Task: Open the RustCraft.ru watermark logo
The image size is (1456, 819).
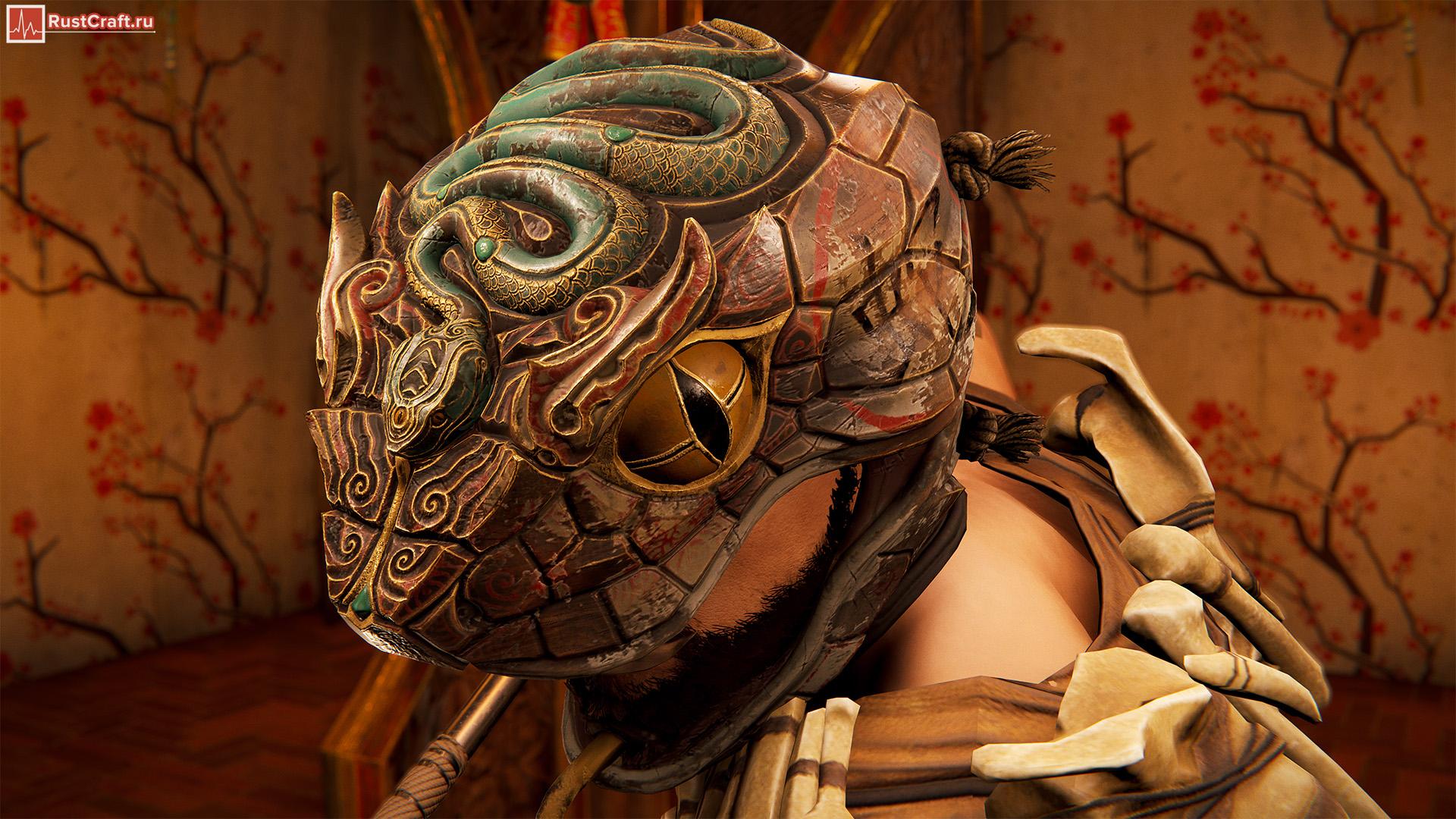Action: tap(80, 23)
